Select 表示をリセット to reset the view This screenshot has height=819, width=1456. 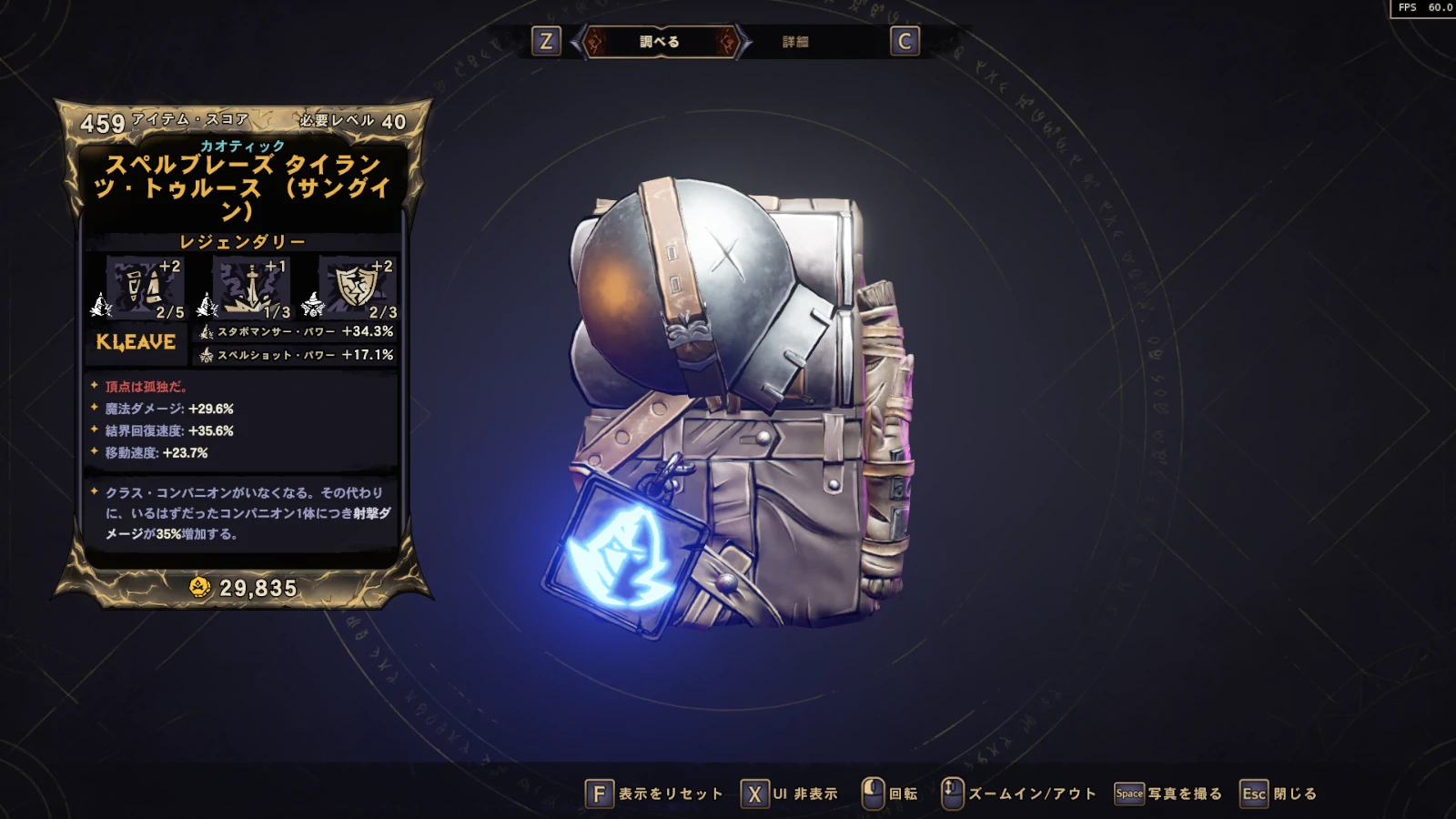pos(654,794)
